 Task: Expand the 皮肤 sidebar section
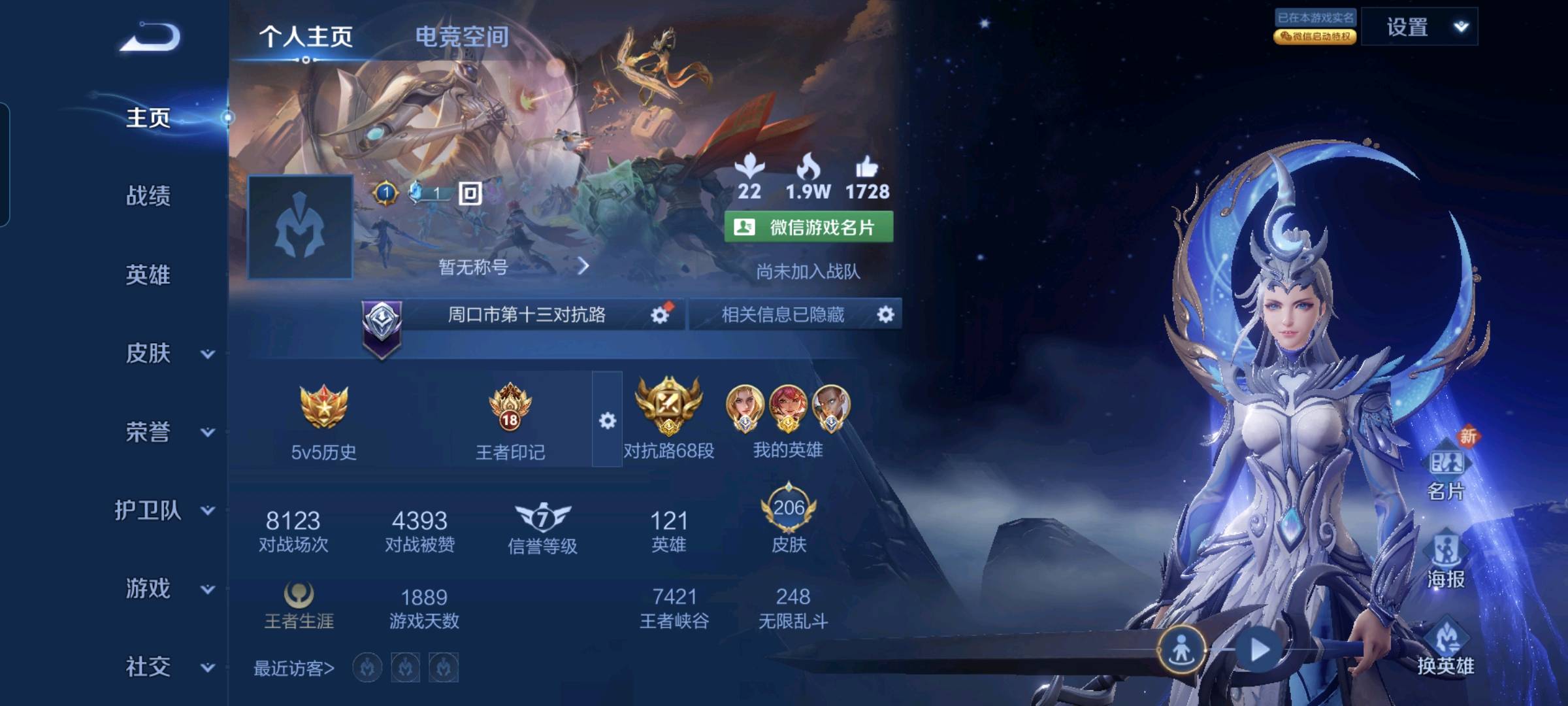207,354
